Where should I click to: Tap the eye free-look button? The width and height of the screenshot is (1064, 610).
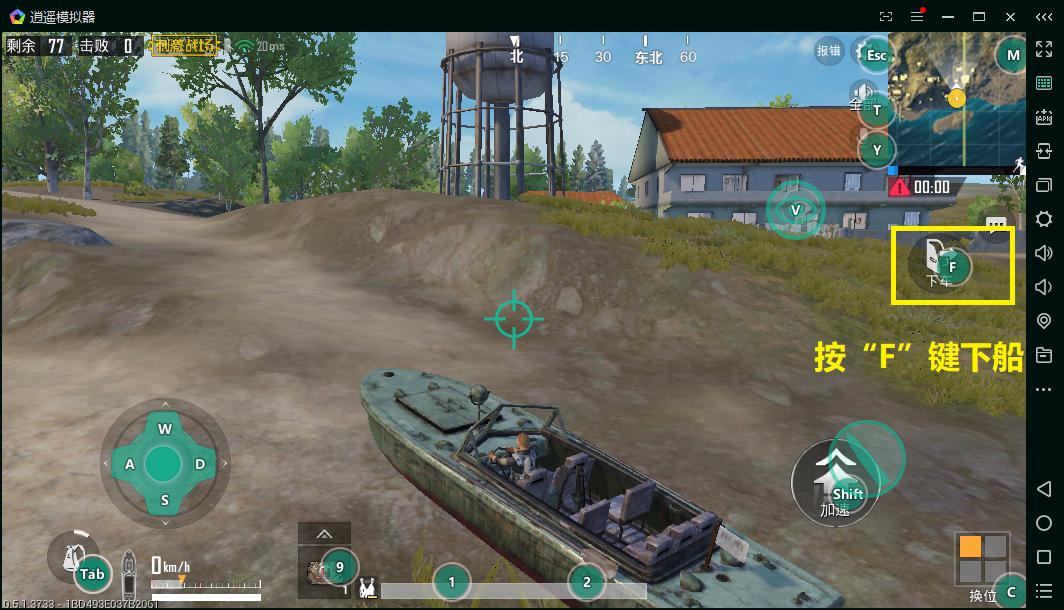pos(795,209)
